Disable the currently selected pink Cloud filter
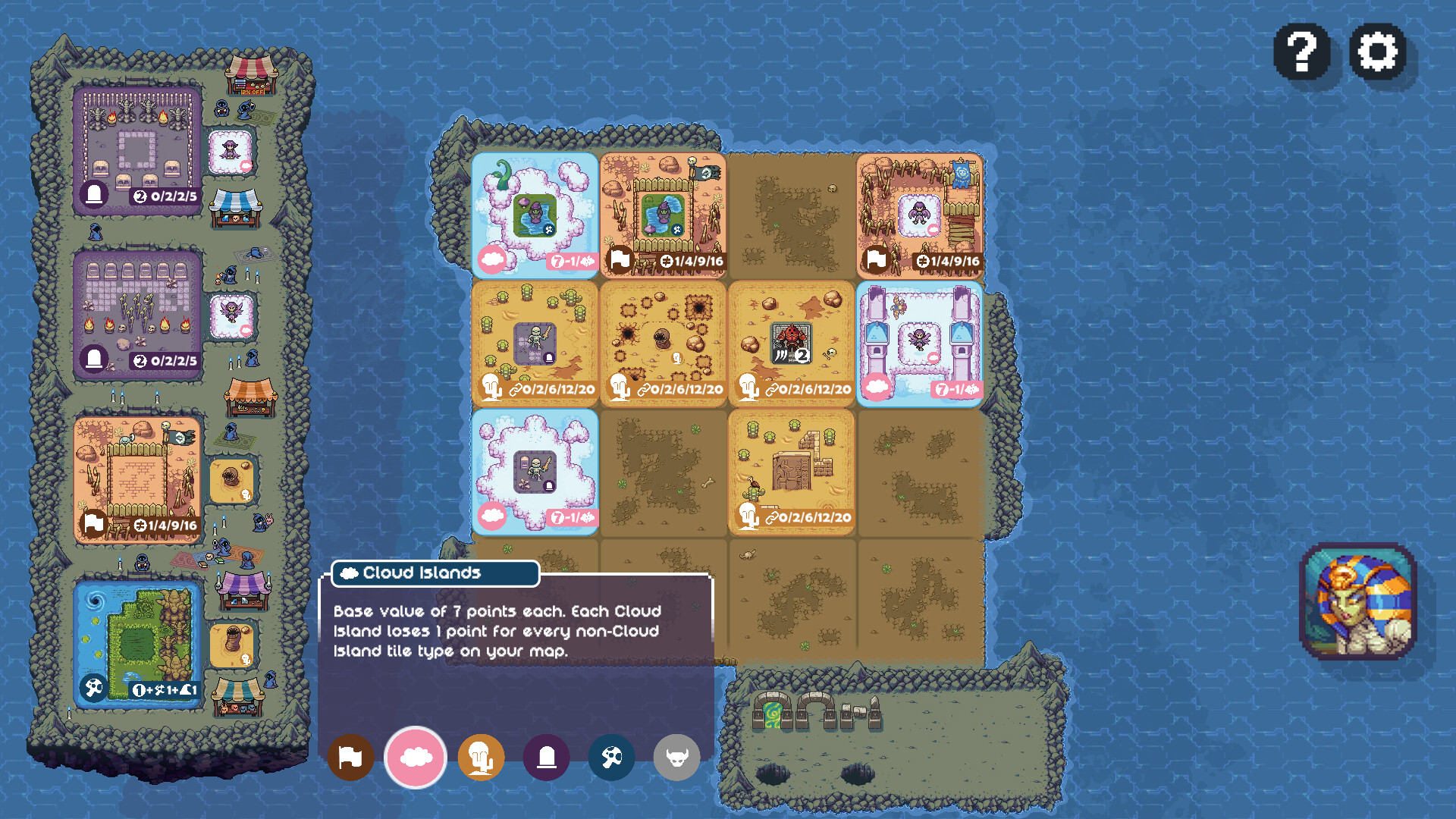1456x819 pixels. pos(415,758)
